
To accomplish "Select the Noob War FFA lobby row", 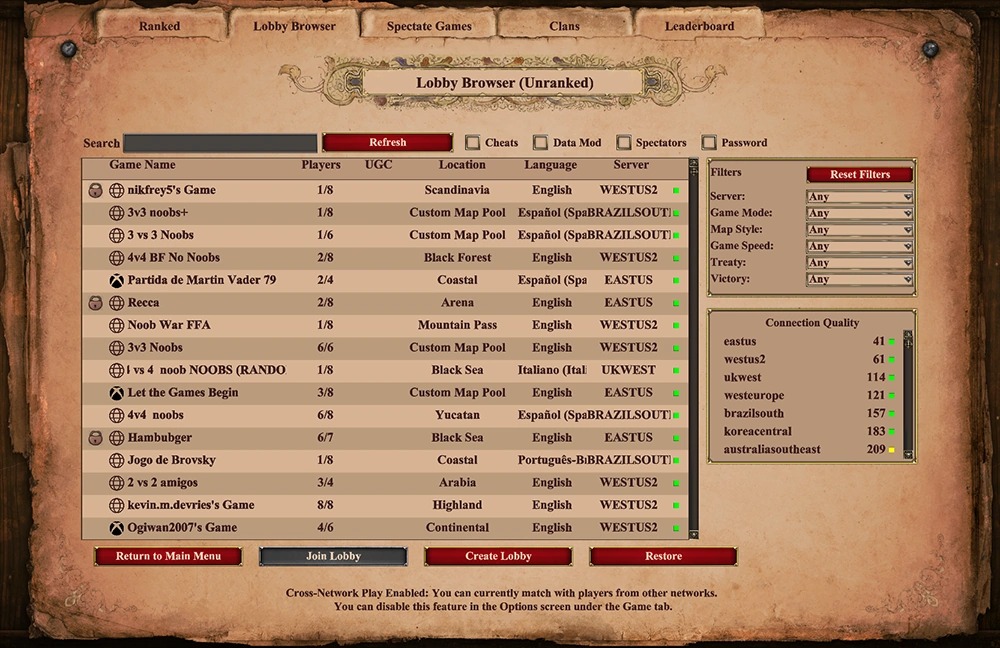I will [x=169, y=325].
